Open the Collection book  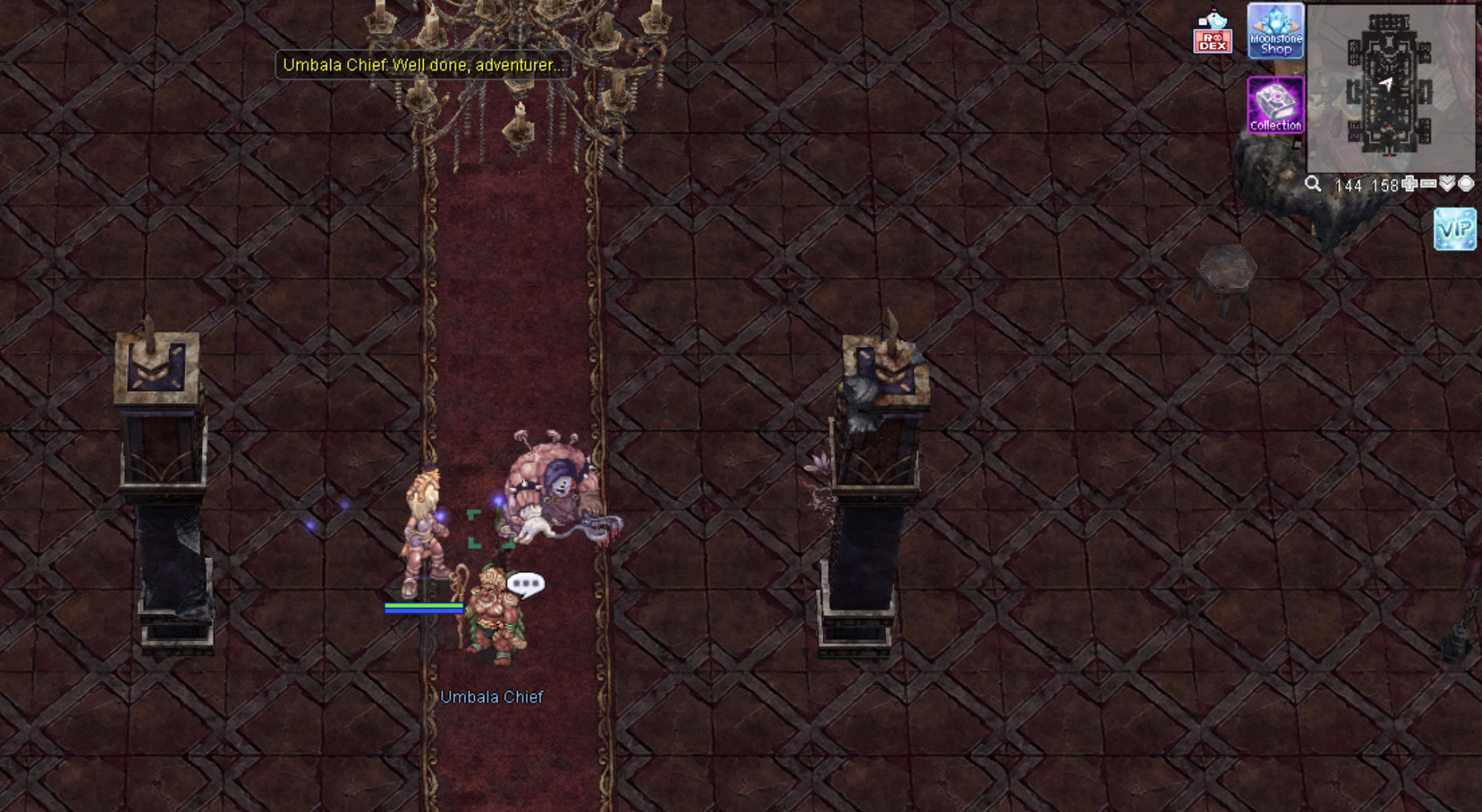(x=1276, y=105)
